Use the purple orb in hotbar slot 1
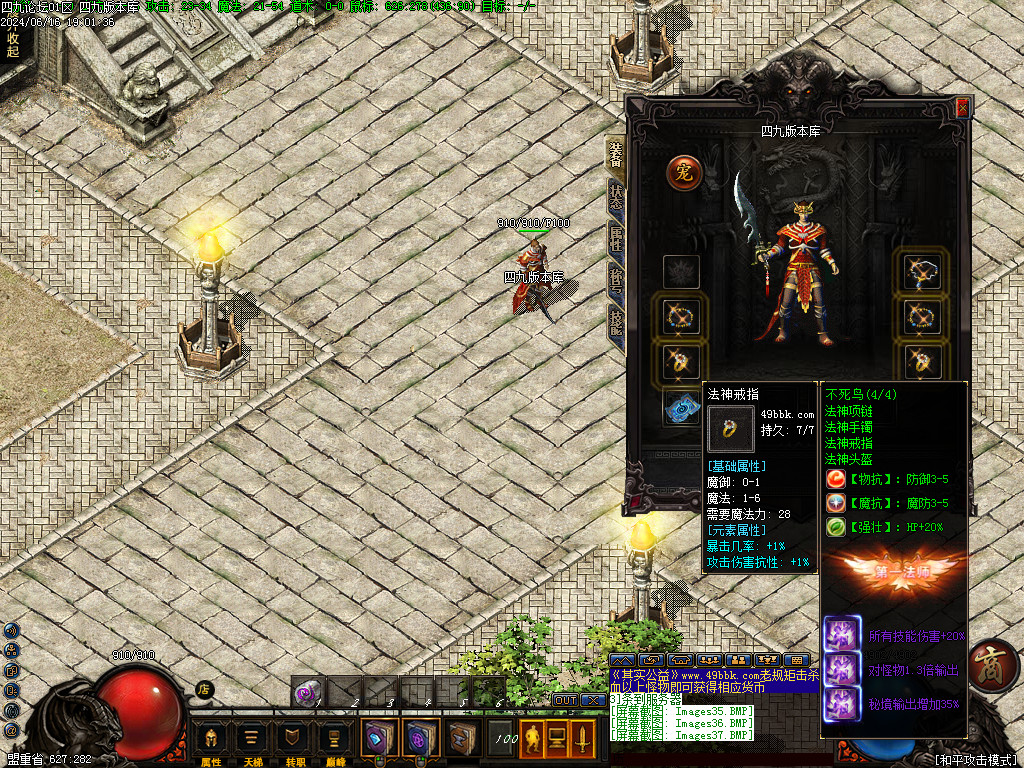This screenshot has height=768, width=1024. 309,690
